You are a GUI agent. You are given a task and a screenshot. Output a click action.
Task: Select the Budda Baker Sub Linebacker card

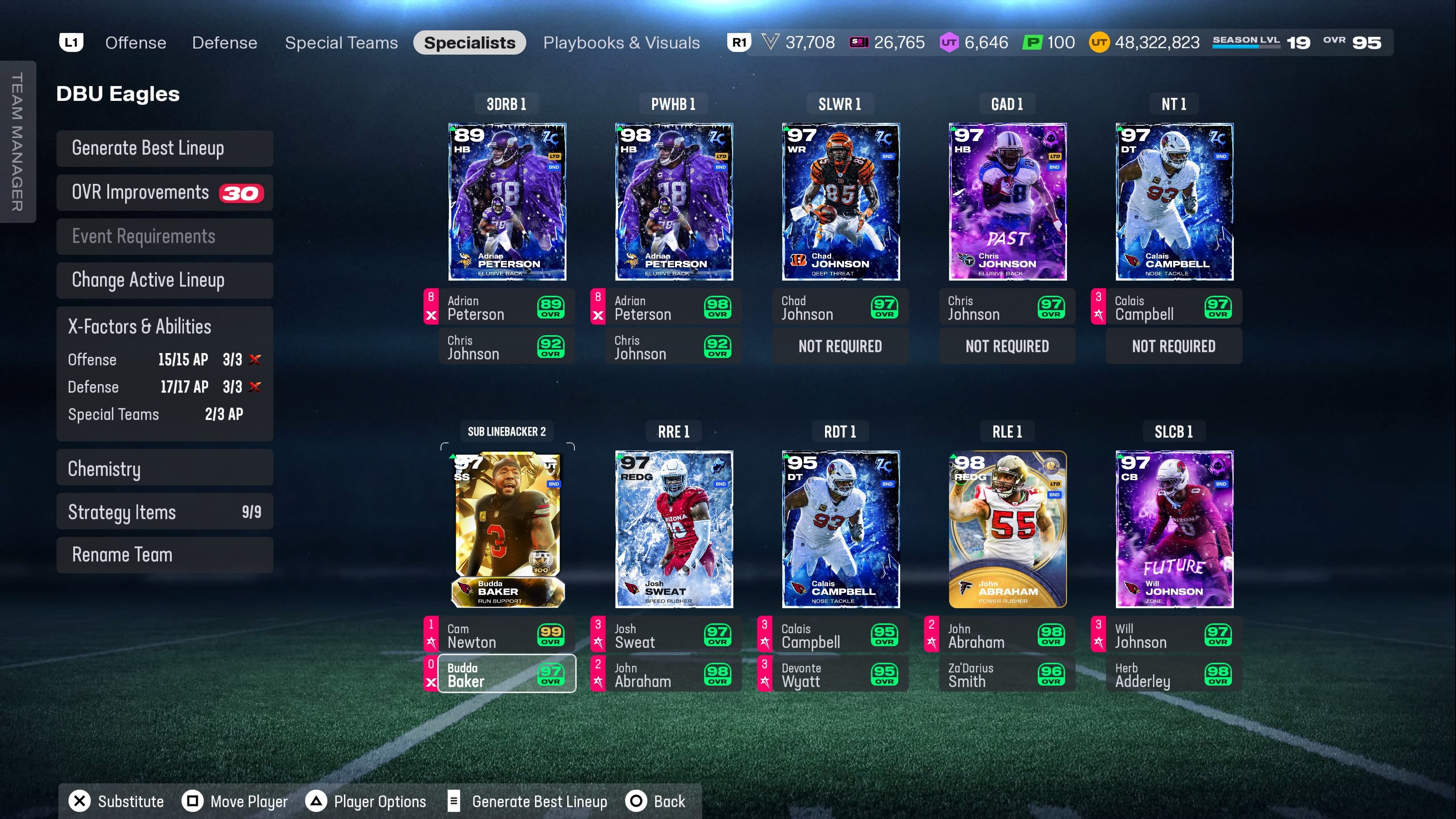pyautogui.click(x=507, y=529)
